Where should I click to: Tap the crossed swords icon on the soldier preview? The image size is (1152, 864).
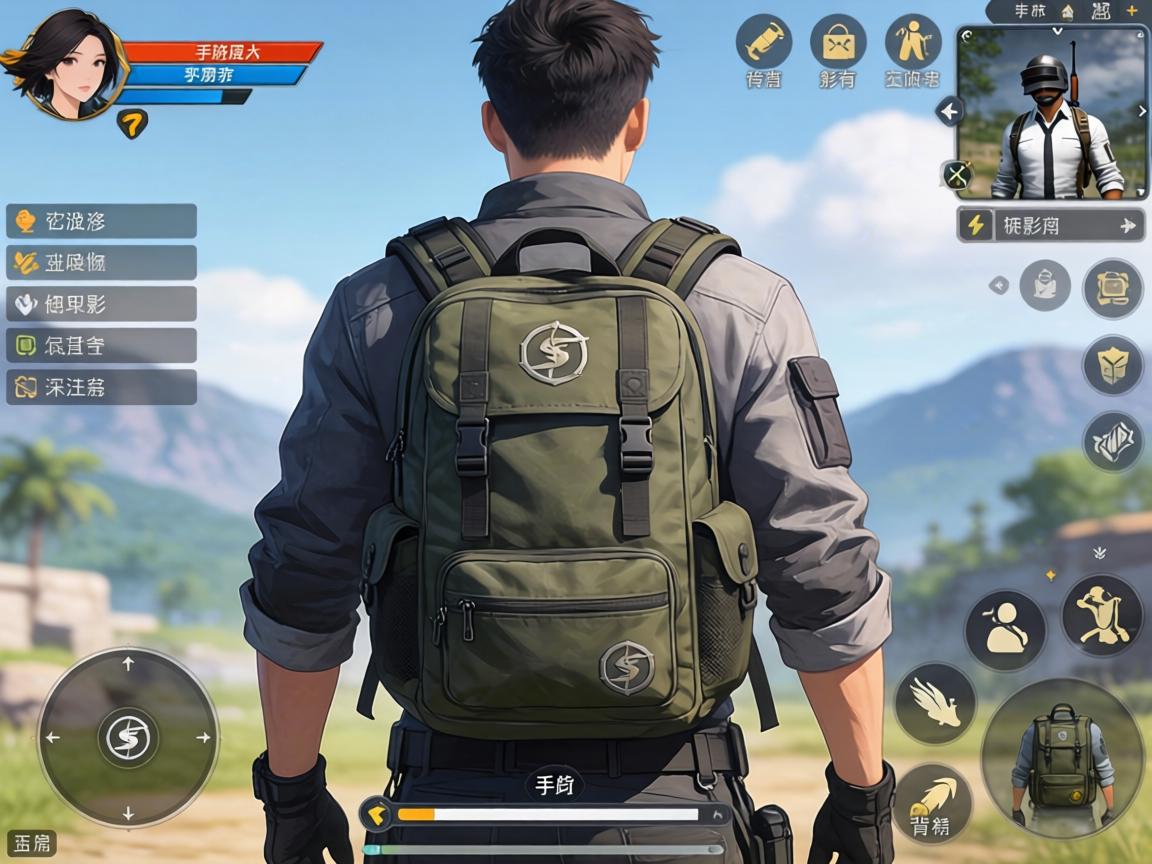click(x=957, y=176)
